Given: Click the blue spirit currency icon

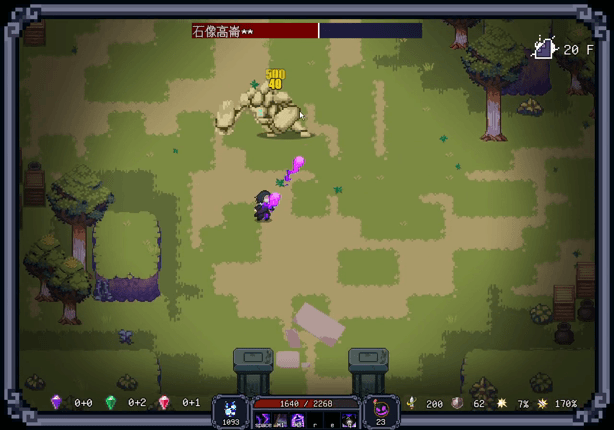Looking at the screenshot, I should 231,408.
